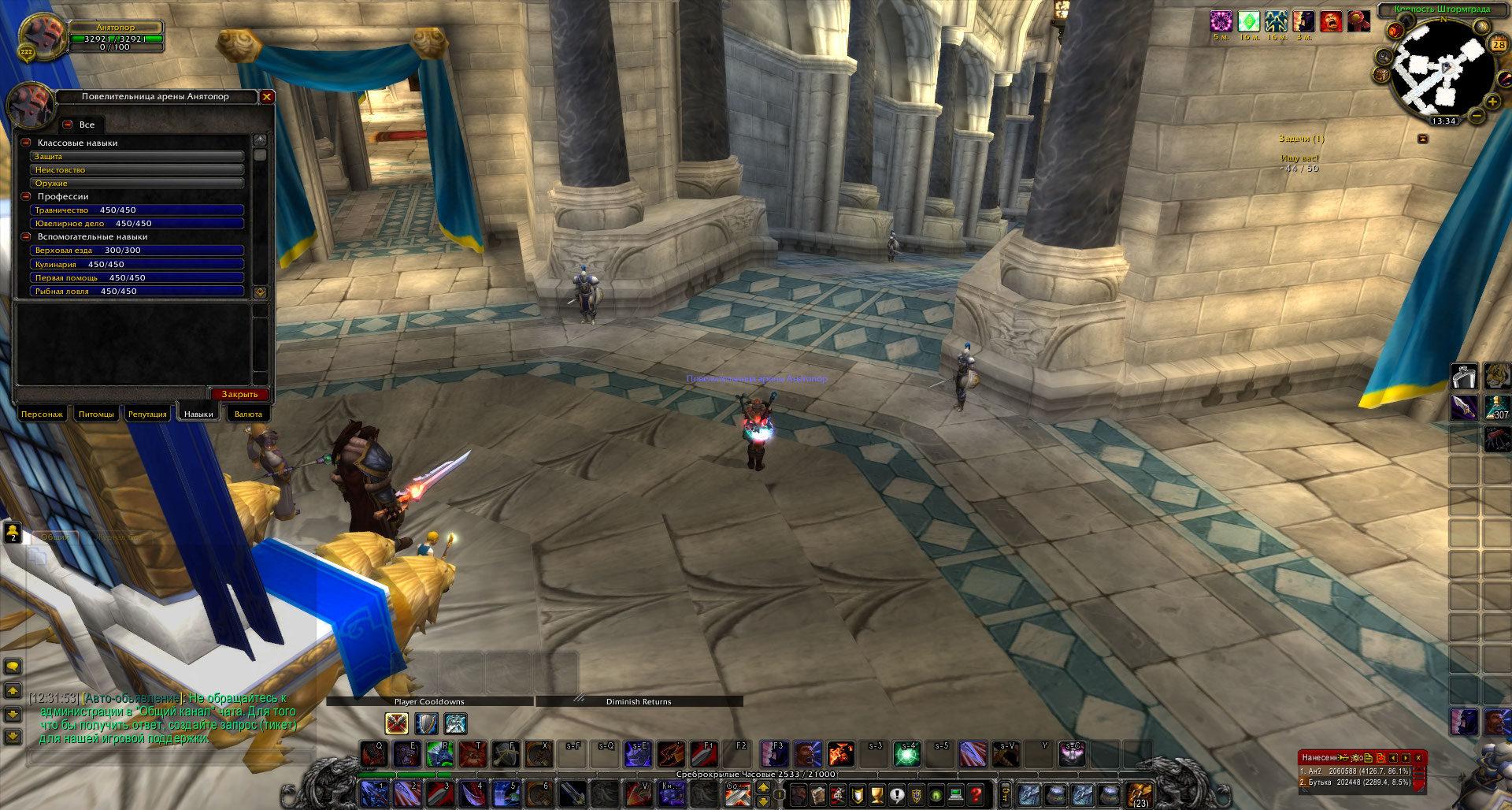
Task: Open the backpack showing (23)
Action: tap(1139, 794)
